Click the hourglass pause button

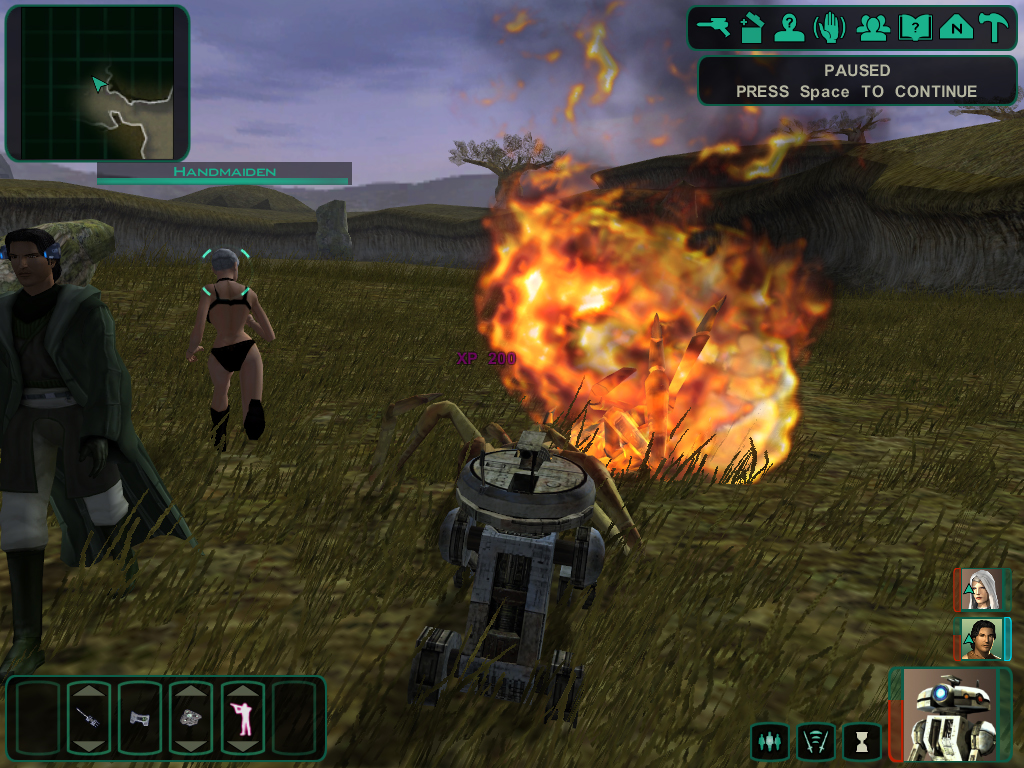(x=861, y=742)
